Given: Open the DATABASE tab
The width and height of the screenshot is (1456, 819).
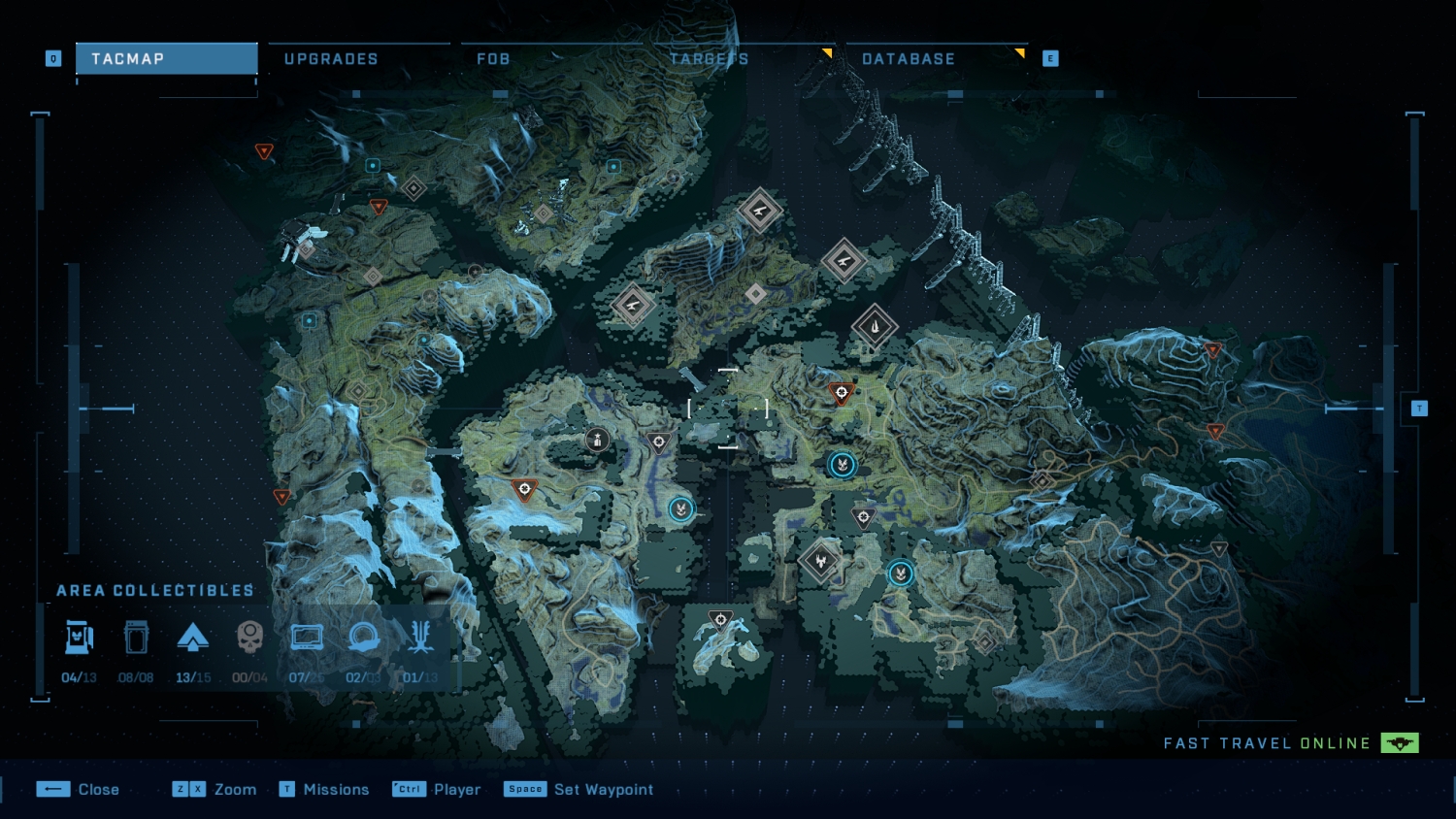Looking at the screenshot, I should click(x=909, y=58).
